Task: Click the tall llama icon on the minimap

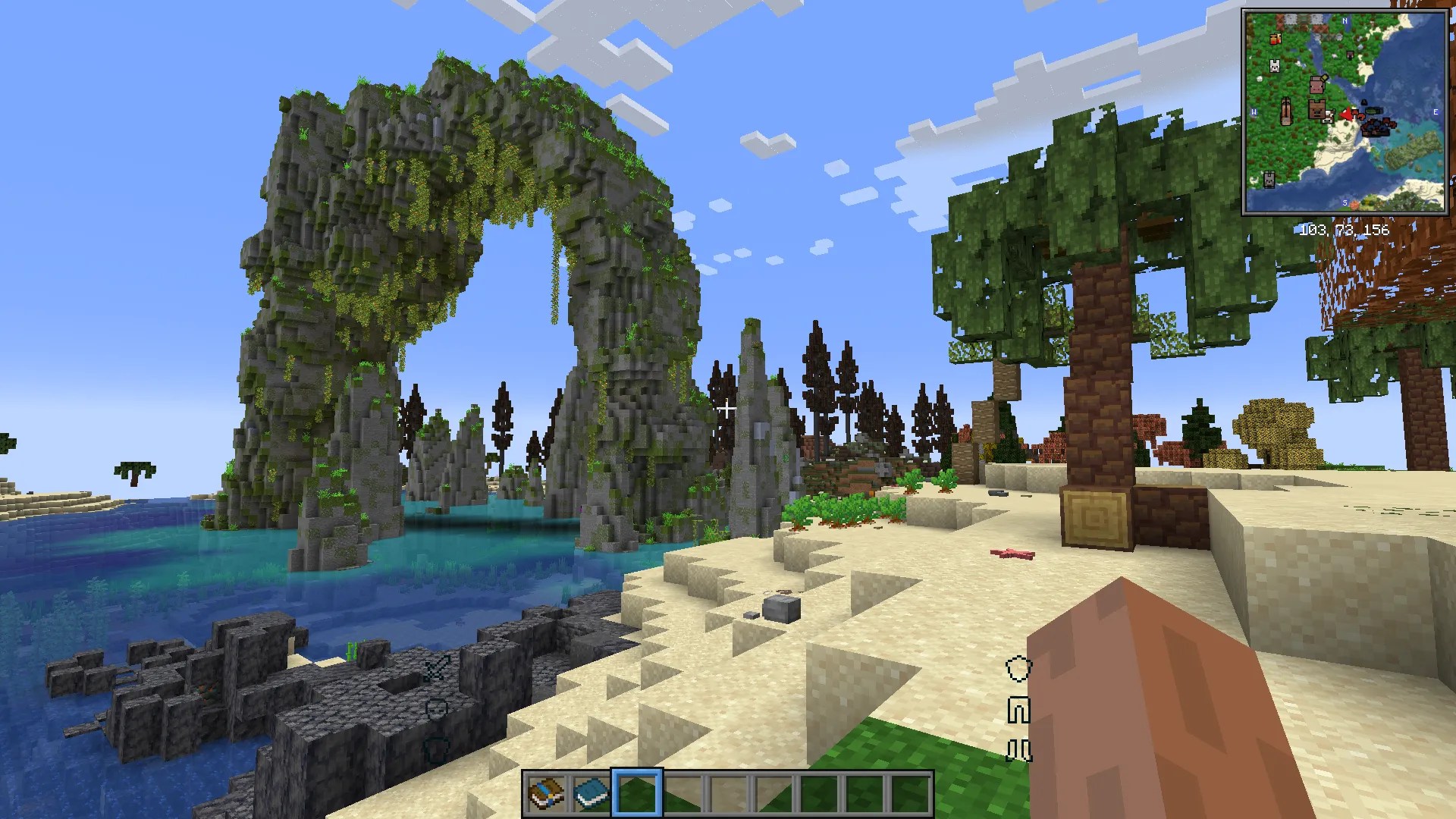Action: [x=1286, y=111]
